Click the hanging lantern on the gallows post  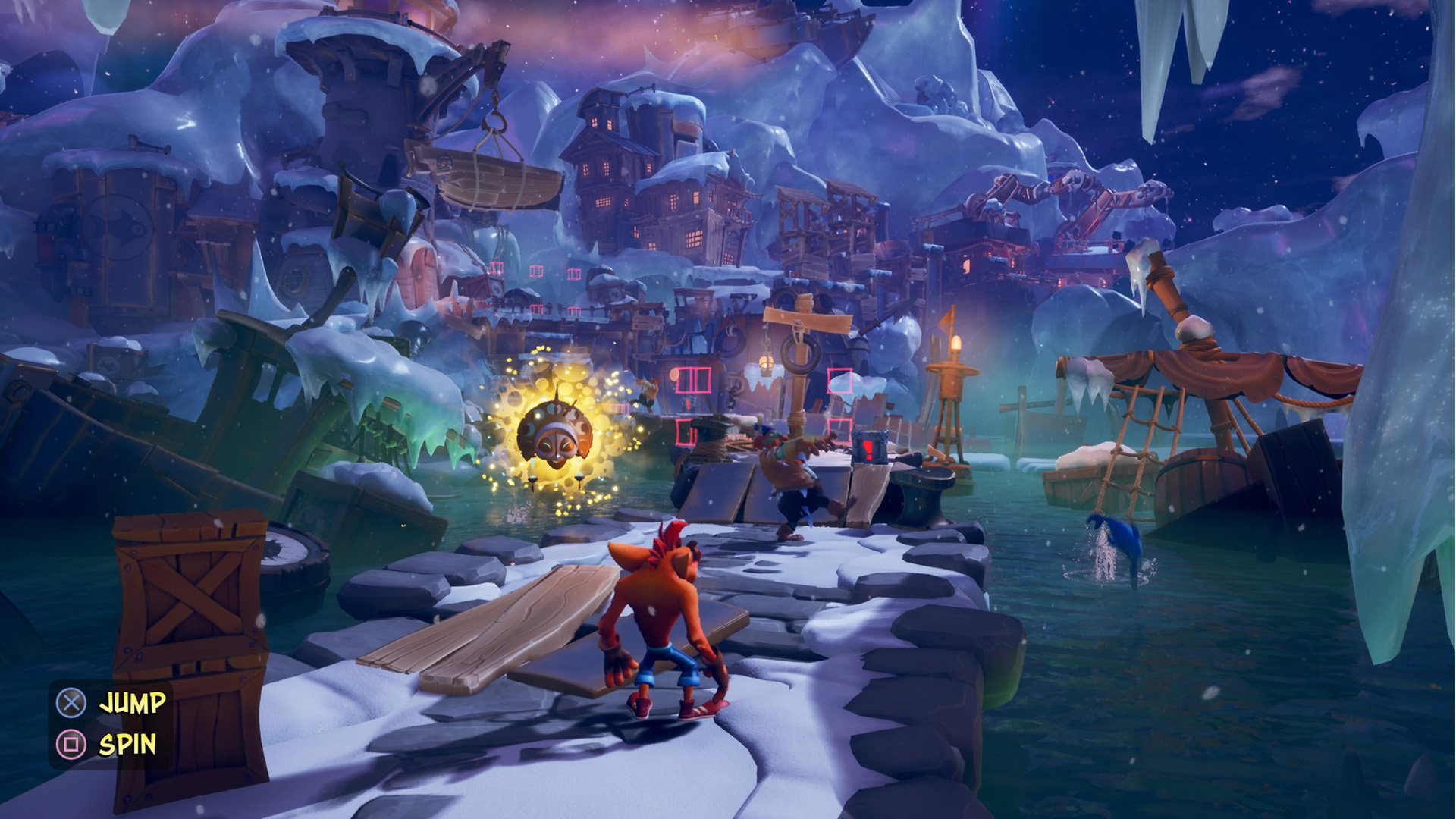[x=765, y=362]
